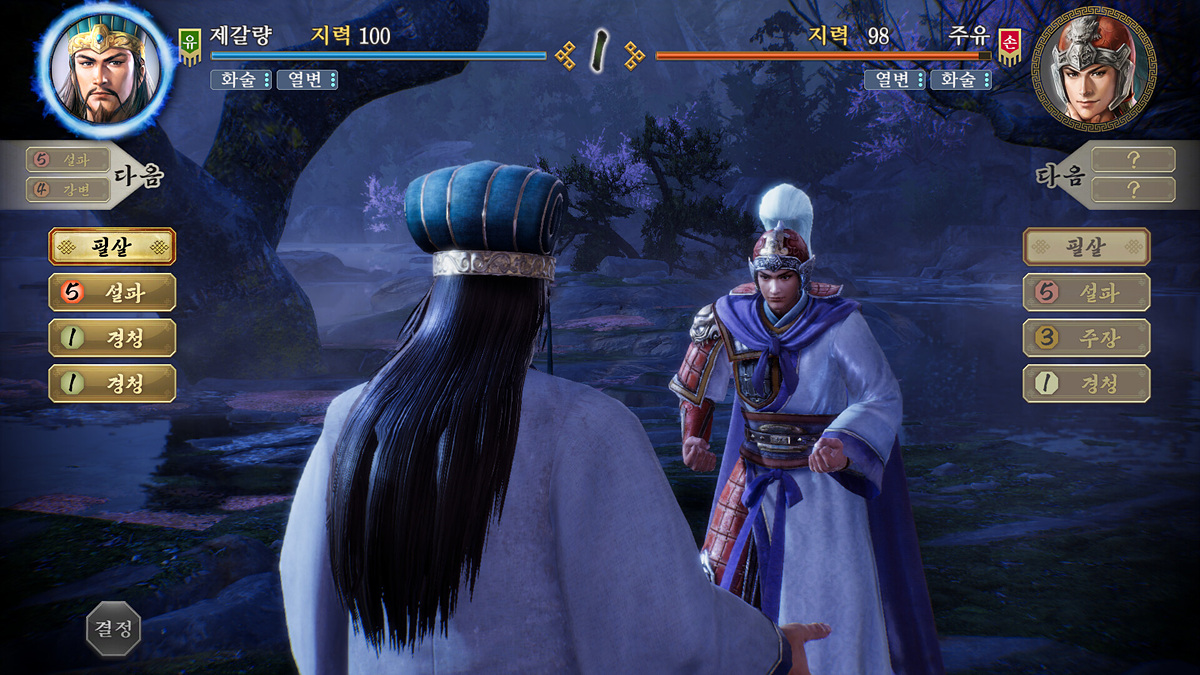This screenshot has width=1200, height=675.
Task: Inspect 주유's 설파 card numbered 5
Action: coord(1086,292)
